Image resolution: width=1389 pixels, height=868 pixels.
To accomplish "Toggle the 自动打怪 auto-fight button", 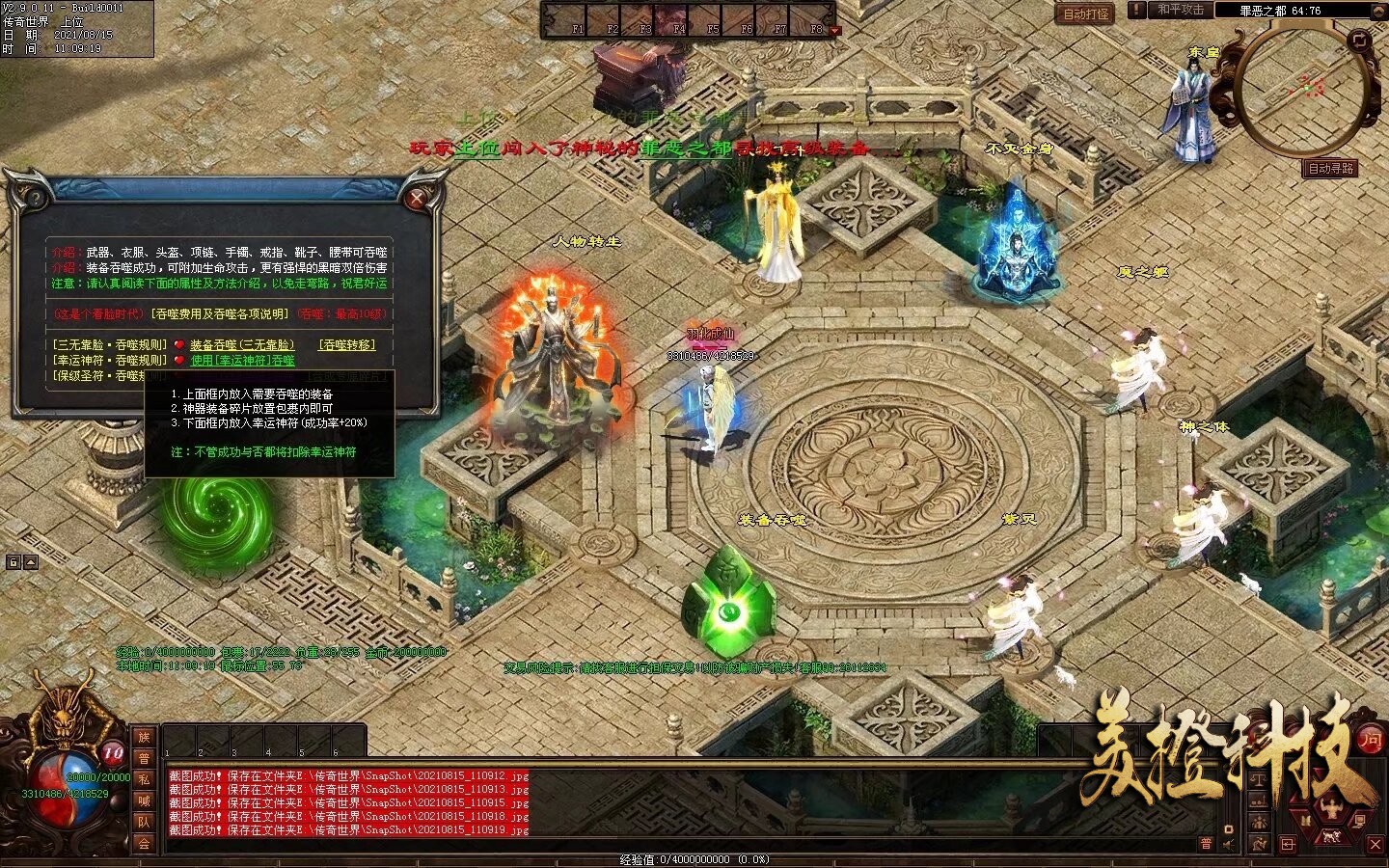I will point(1086,14).
